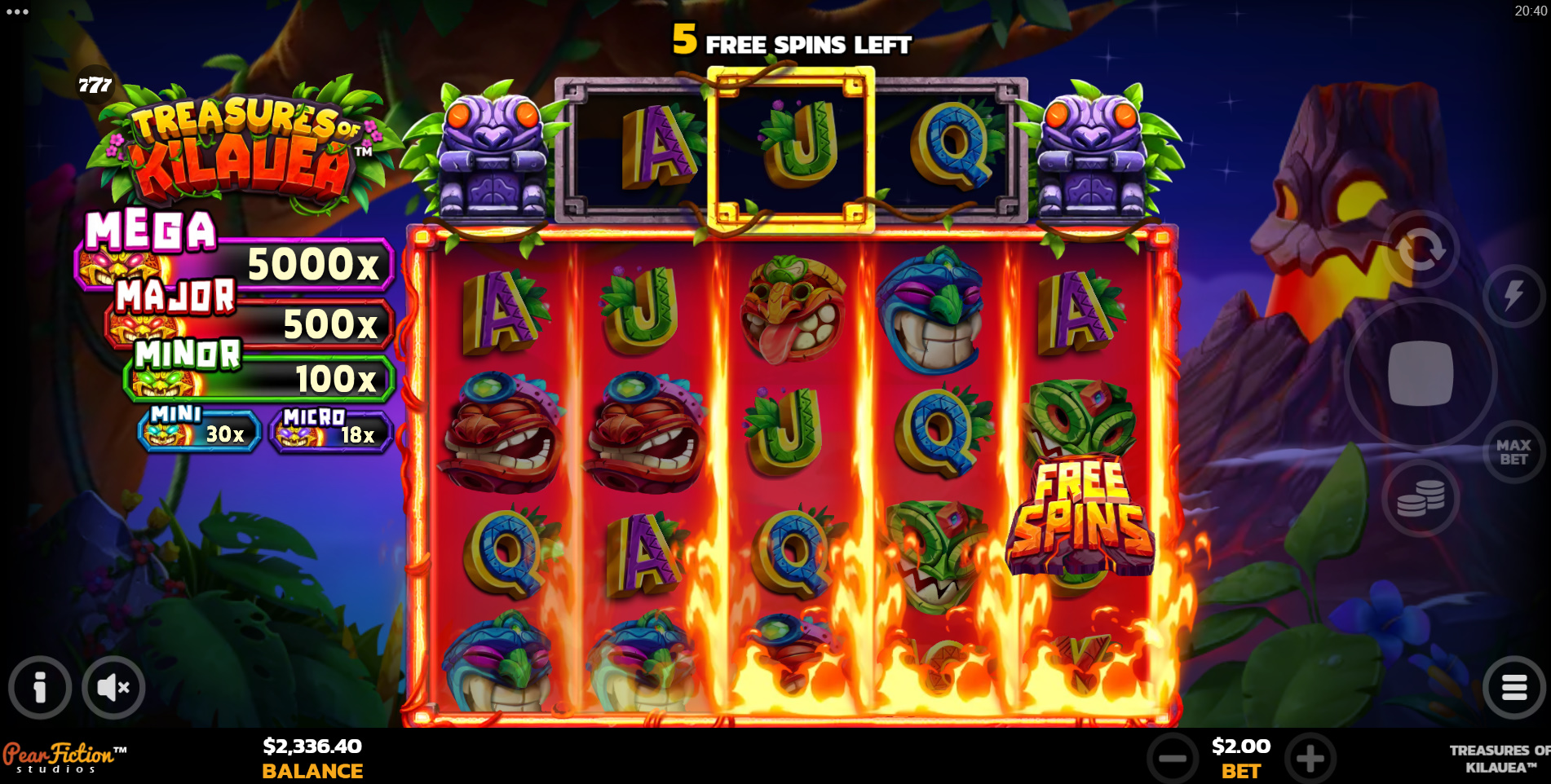Click the 5 FREE SPINS LEFT banner
Viewport: 1551px width, 784px height.
791,39
